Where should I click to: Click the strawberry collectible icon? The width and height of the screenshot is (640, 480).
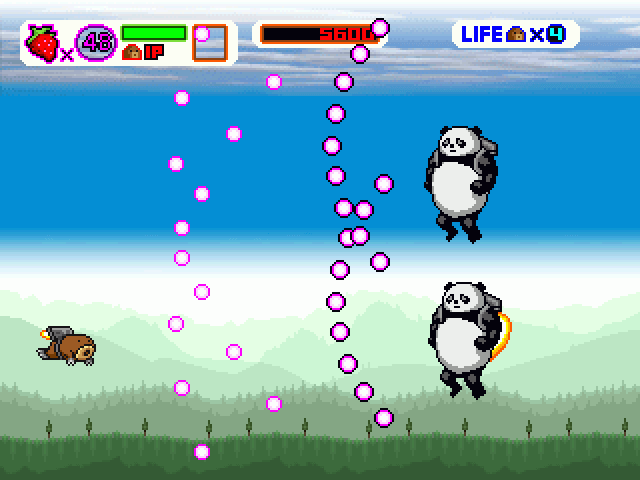(x=42, y=42)
